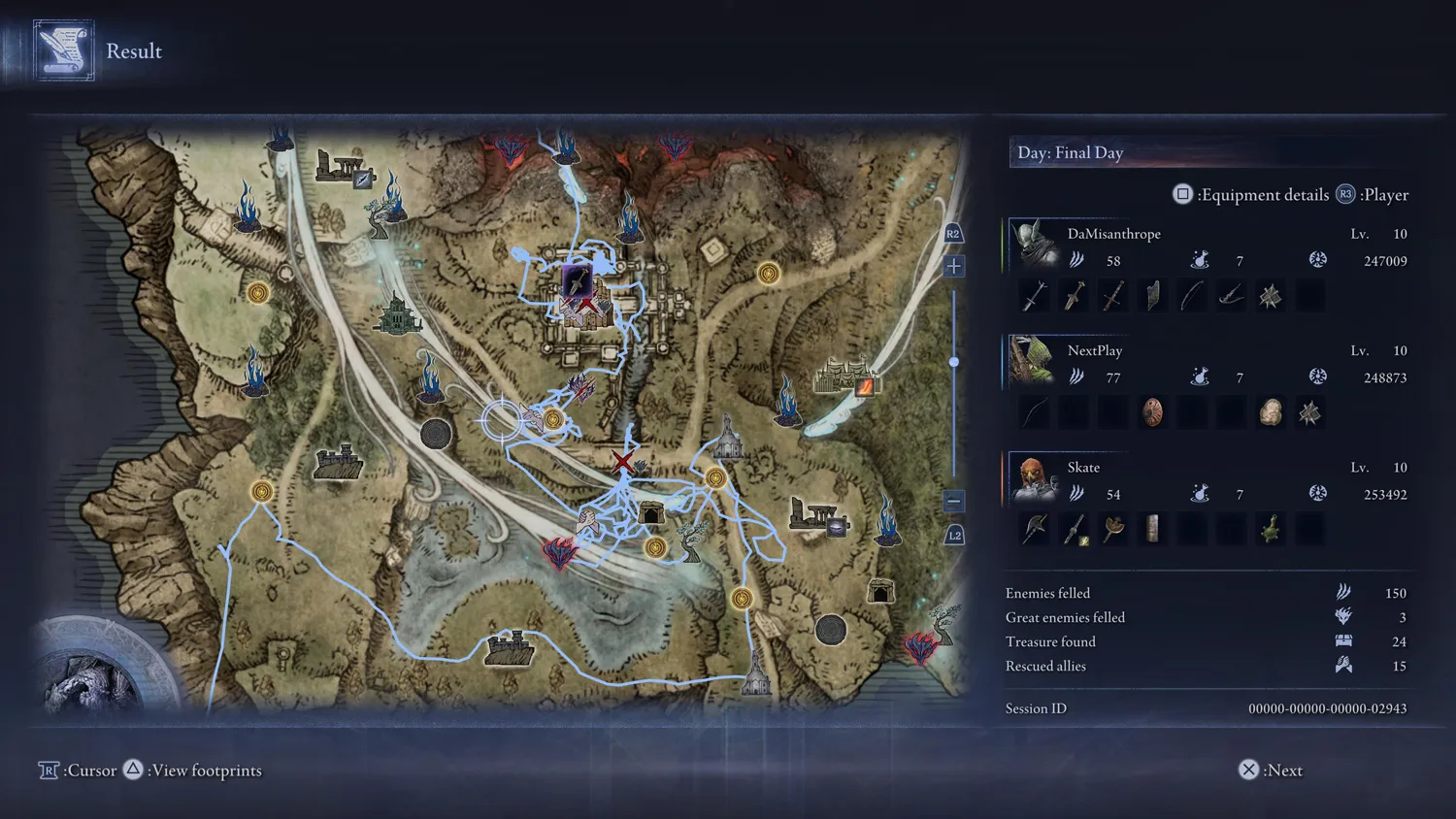This screenshot has width=1456, height=819.
Task: Select the green cathedral marker on the map
Action: pos(398,314)
